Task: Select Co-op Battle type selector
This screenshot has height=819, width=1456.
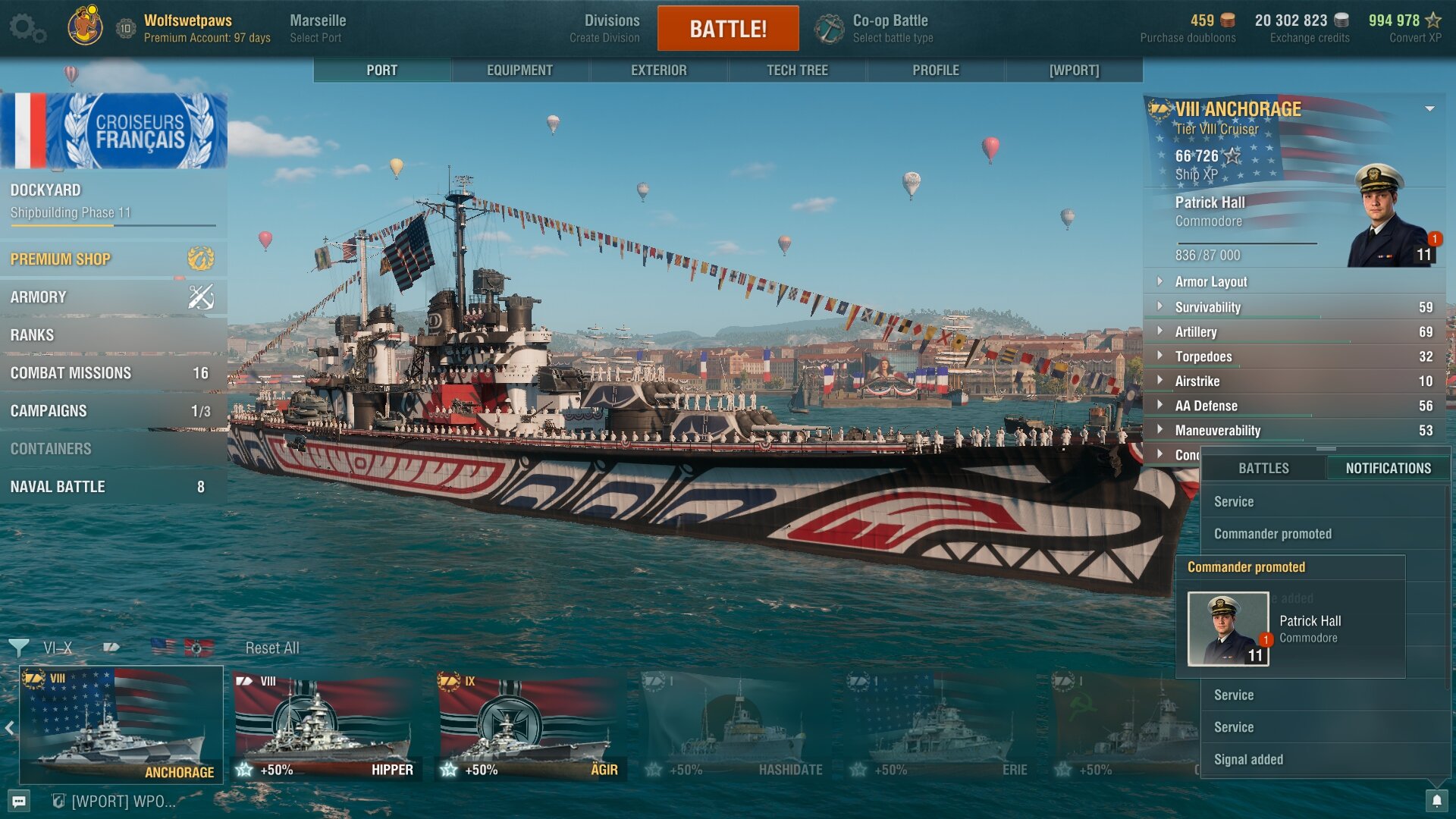Action: pyautogui.click(x=890, y=28)
